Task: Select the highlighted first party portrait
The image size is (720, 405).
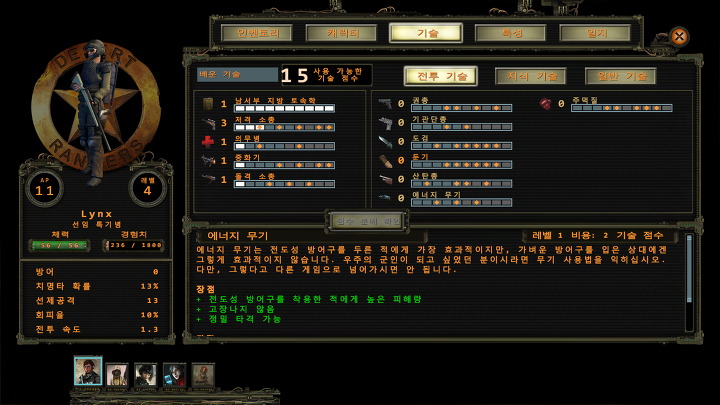Action: [x=88, y=372]
